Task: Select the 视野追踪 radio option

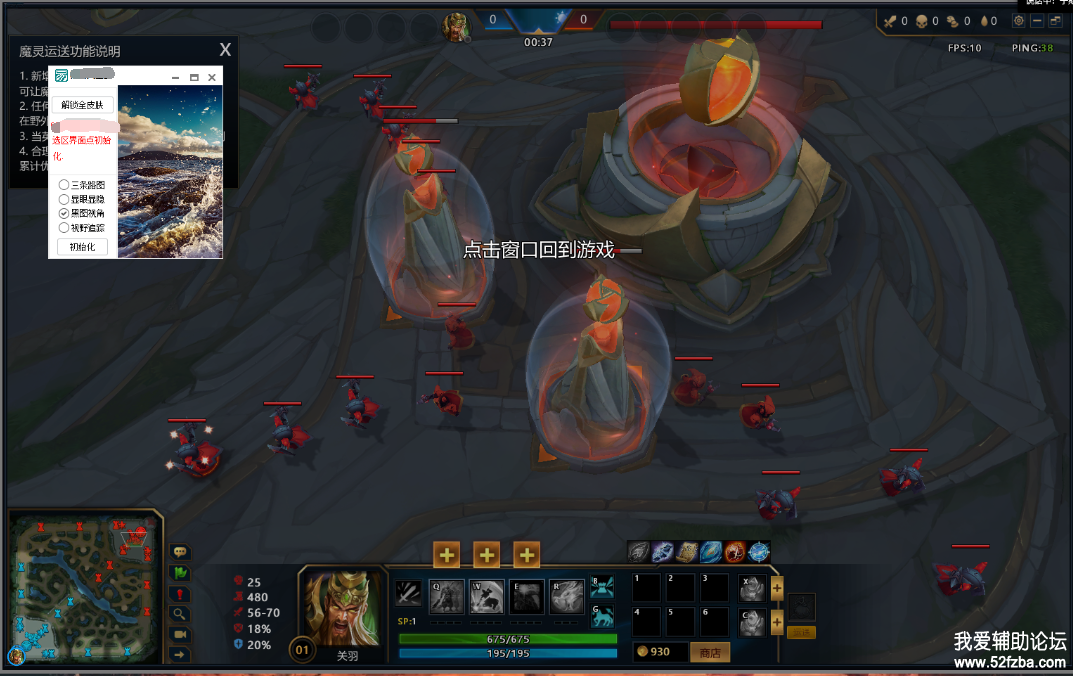Action: point(64,227)
